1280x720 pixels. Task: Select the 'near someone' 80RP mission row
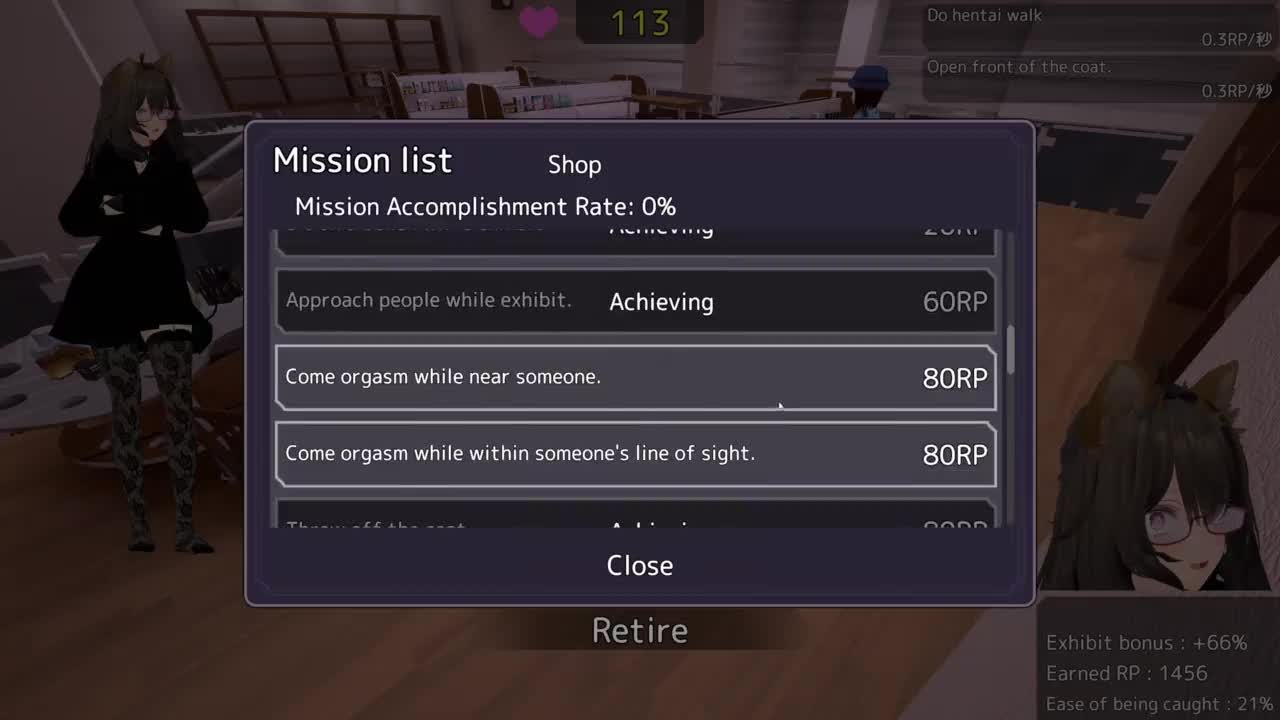pos(636,377)
